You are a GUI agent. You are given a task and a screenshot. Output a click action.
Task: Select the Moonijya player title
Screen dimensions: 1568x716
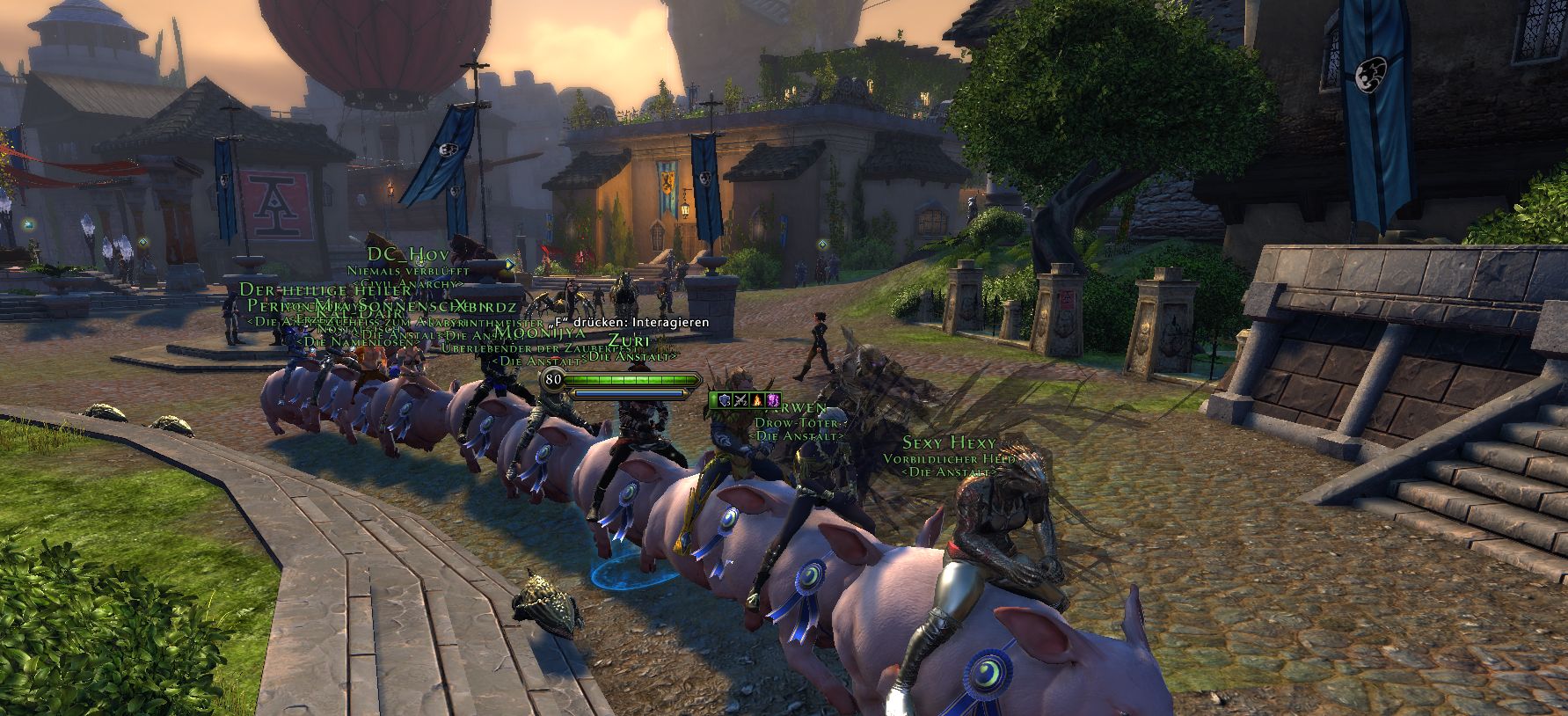(x=541, y=334)
